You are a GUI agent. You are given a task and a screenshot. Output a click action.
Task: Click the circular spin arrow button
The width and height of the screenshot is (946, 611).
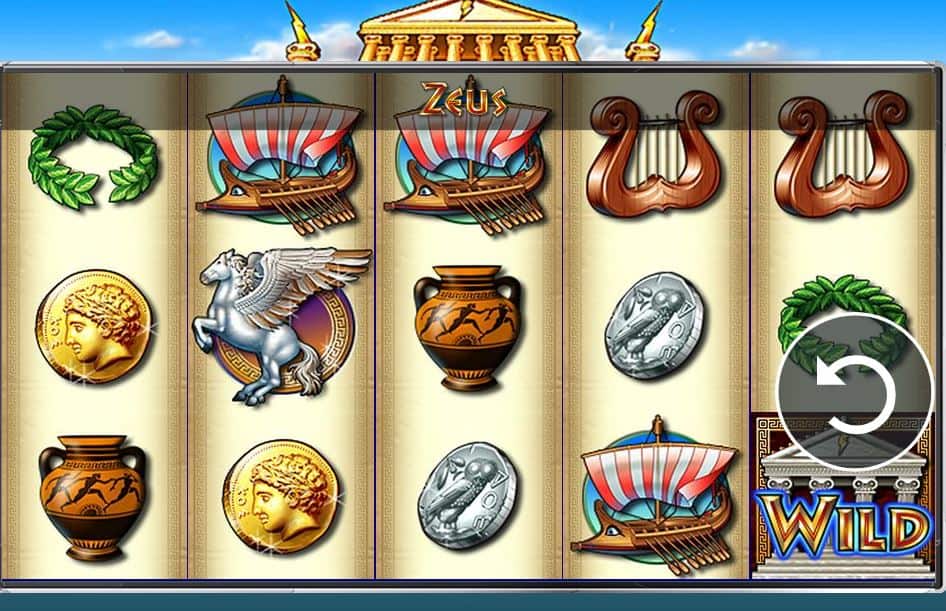click(853, 392)
